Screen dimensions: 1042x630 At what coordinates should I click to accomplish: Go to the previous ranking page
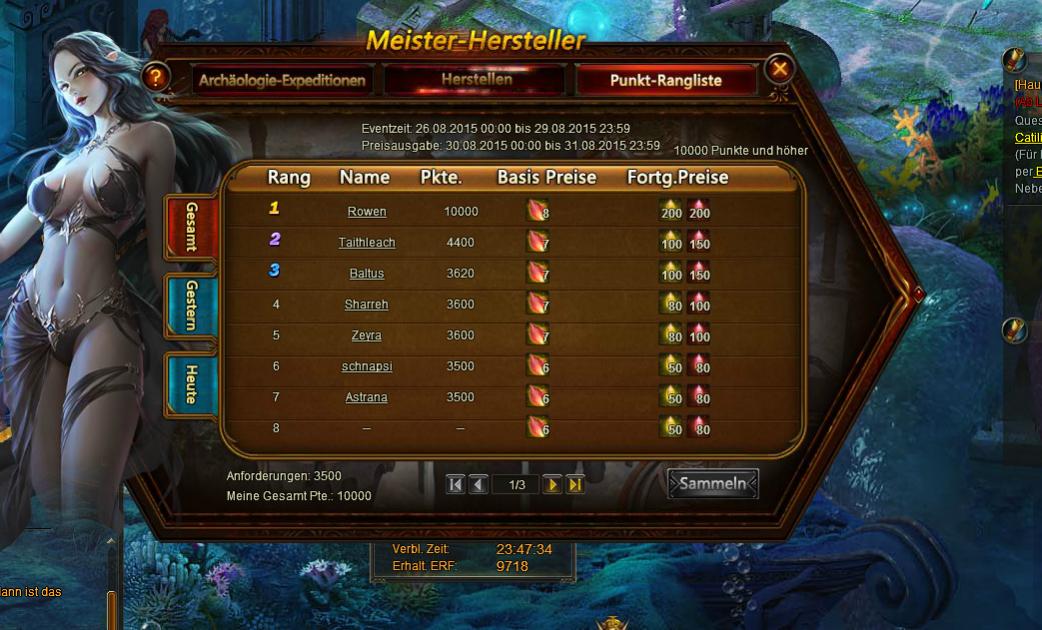[x=478, y=485]
